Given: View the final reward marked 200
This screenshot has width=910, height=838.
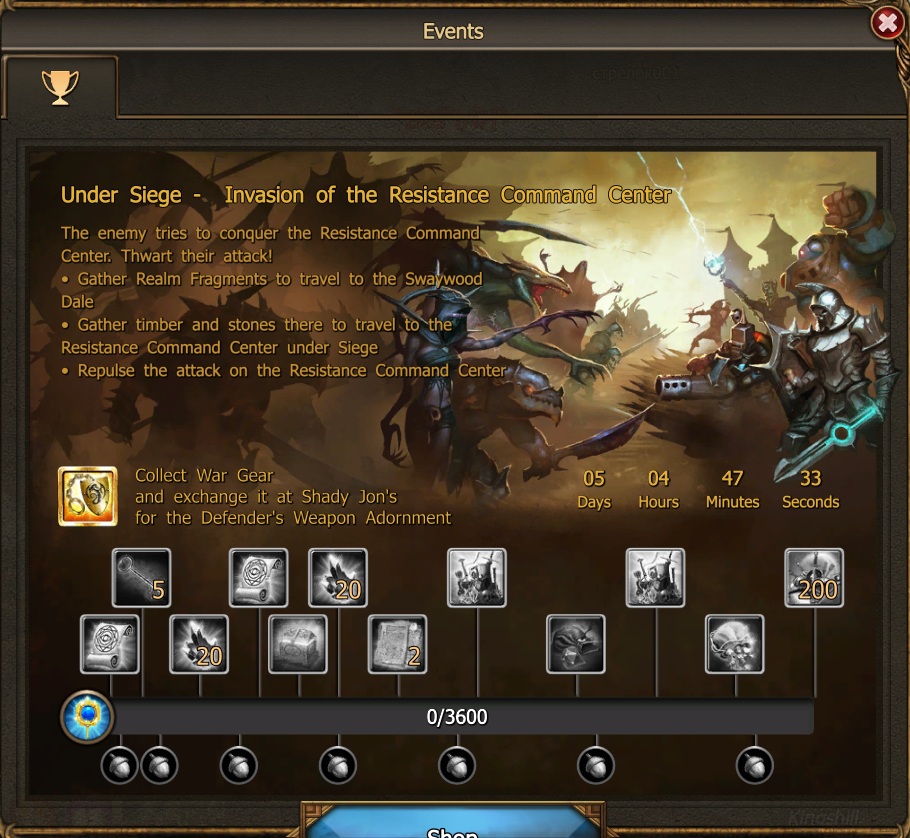Looking at the screenshot, I should click(x=814, y=578).
